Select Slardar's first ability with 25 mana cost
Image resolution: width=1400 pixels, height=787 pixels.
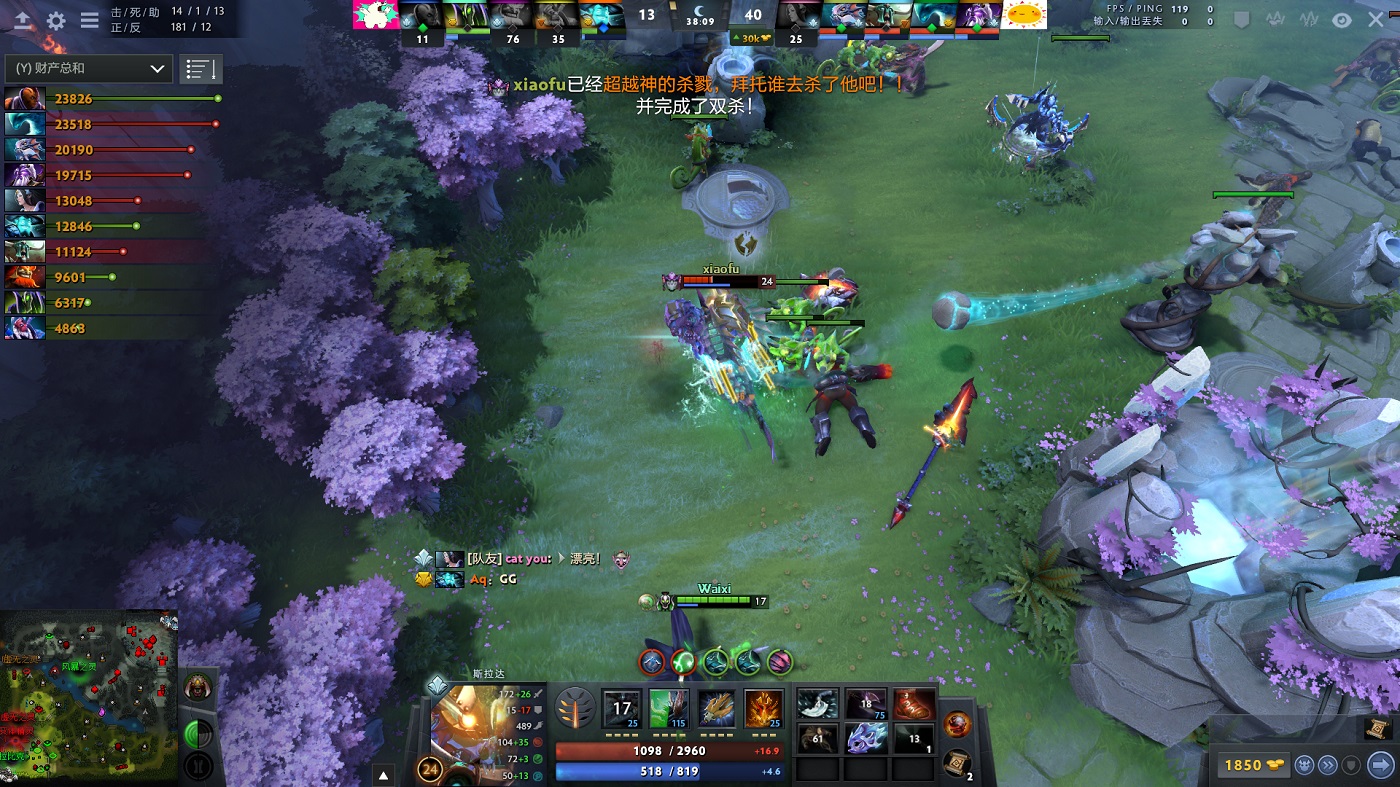tap(621, 708)
